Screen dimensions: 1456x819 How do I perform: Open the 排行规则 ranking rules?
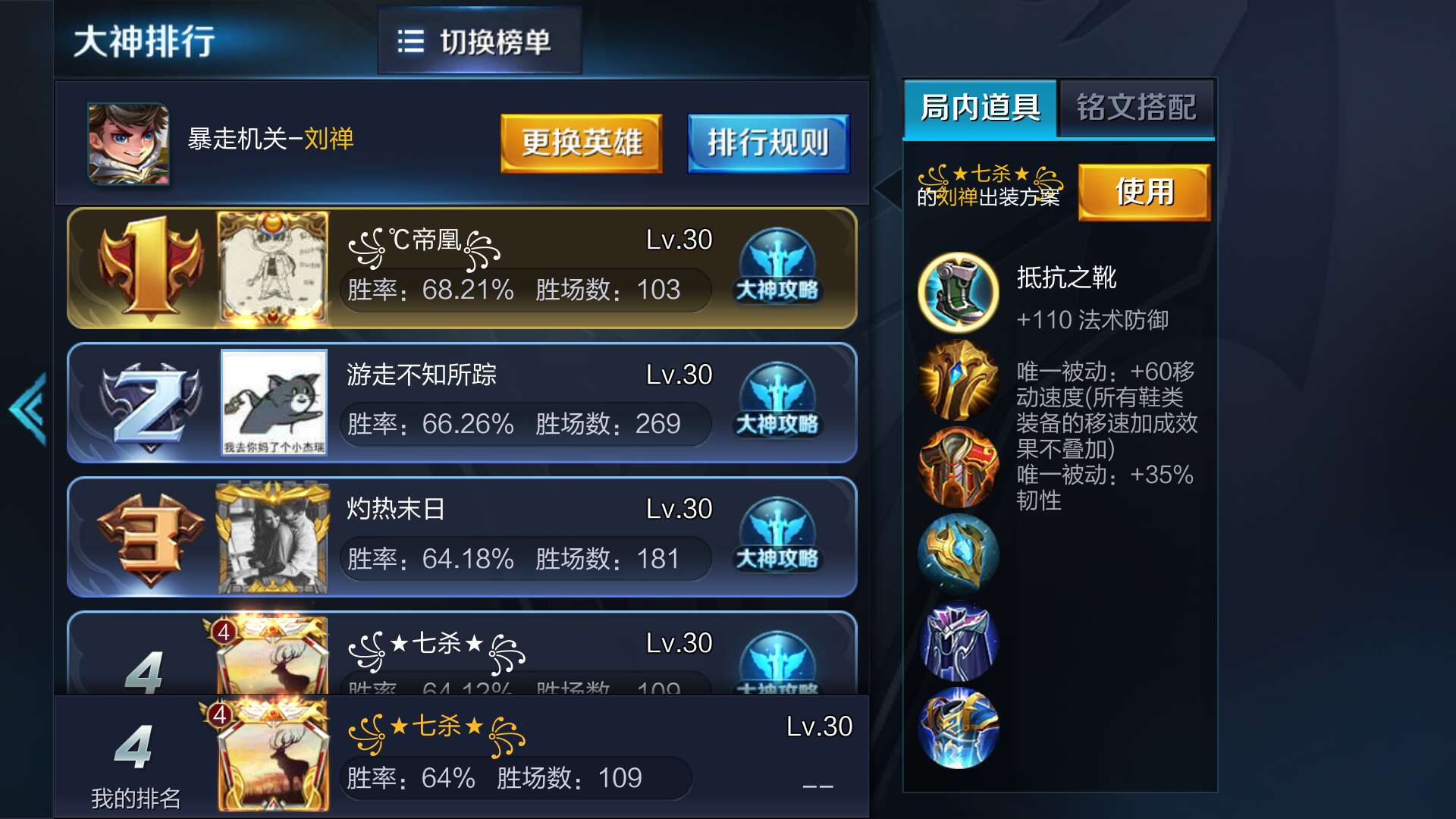click(767, 143)
